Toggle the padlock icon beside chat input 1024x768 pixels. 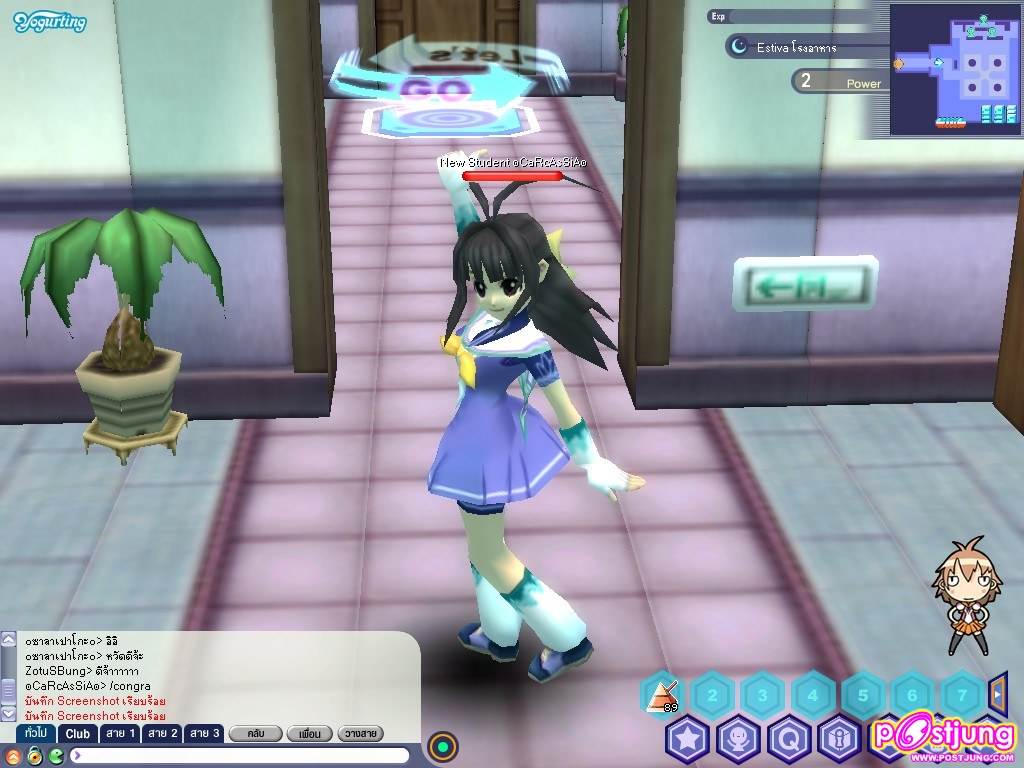(34, 755)
